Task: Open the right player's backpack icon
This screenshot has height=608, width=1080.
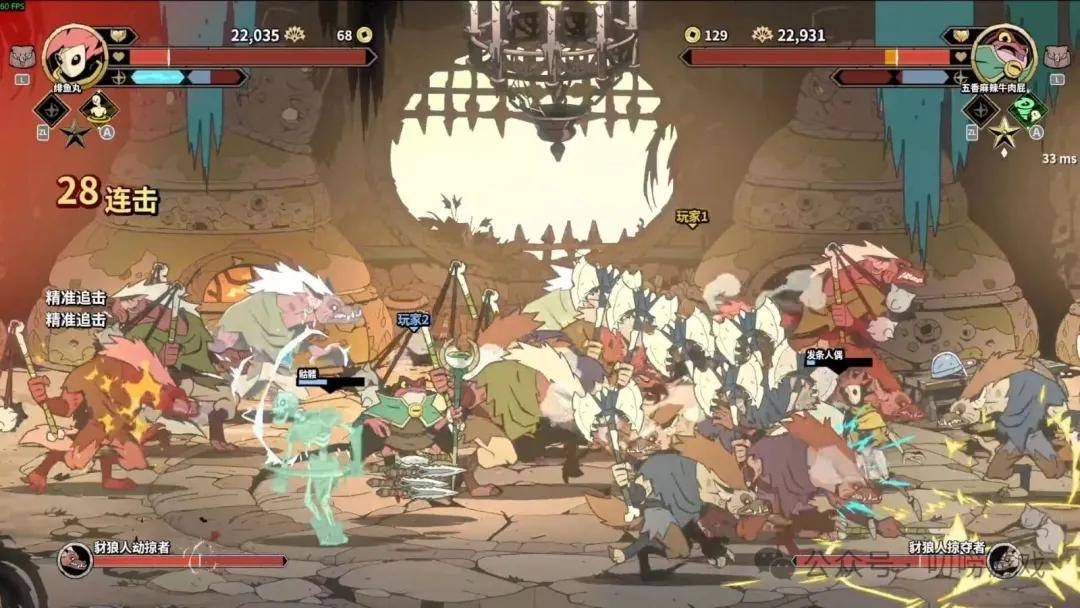Action: tap(1057, 57)
